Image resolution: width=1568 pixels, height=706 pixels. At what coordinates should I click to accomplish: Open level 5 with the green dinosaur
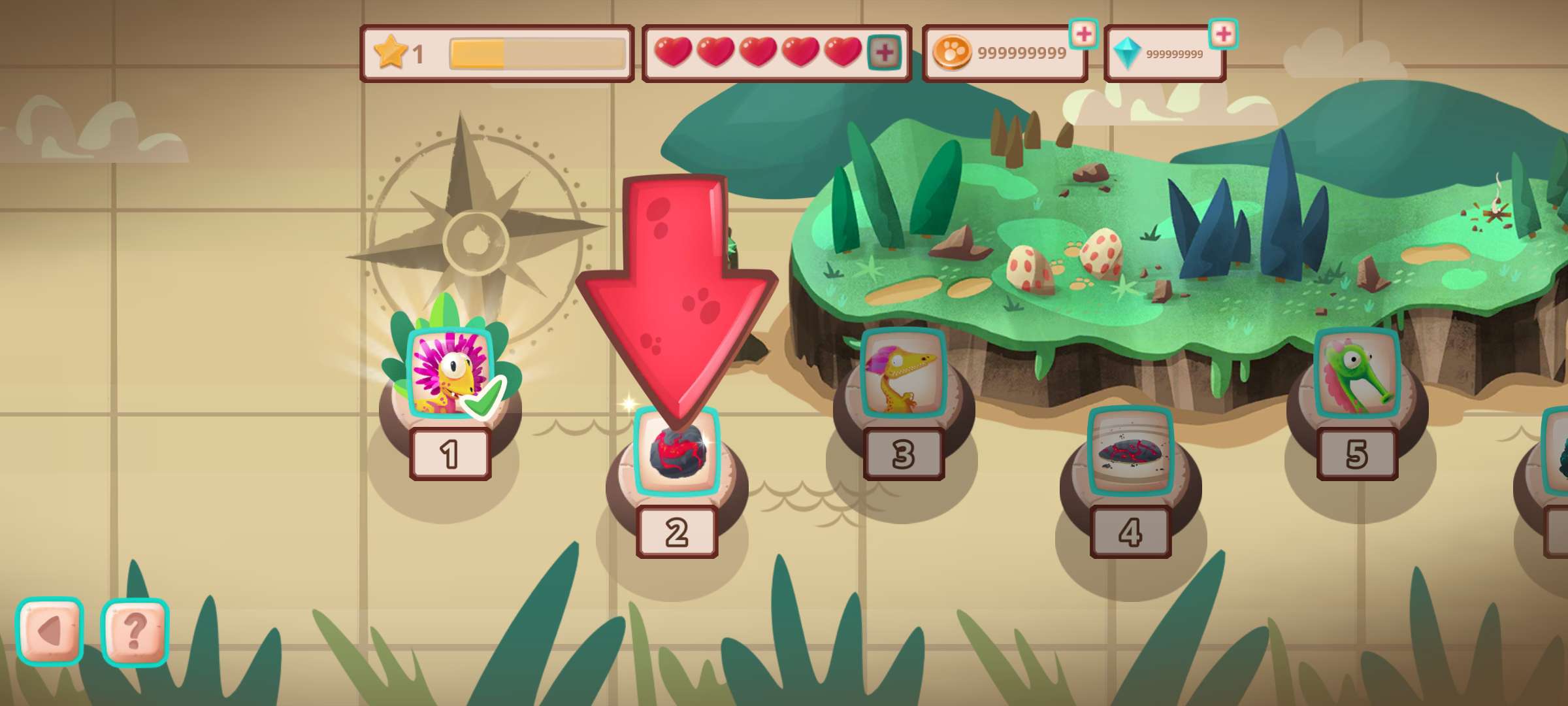(1357, 374)
